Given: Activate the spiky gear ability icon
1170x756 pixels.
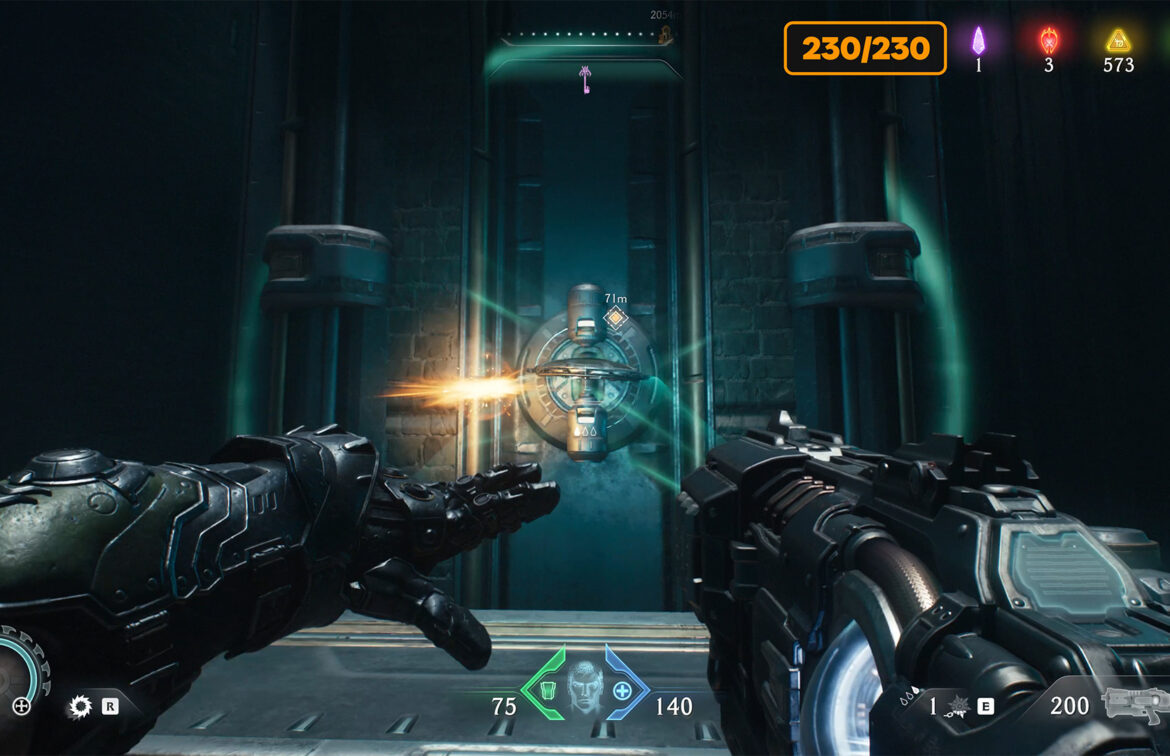Looking at the screenshot, I should pos(79,707).
